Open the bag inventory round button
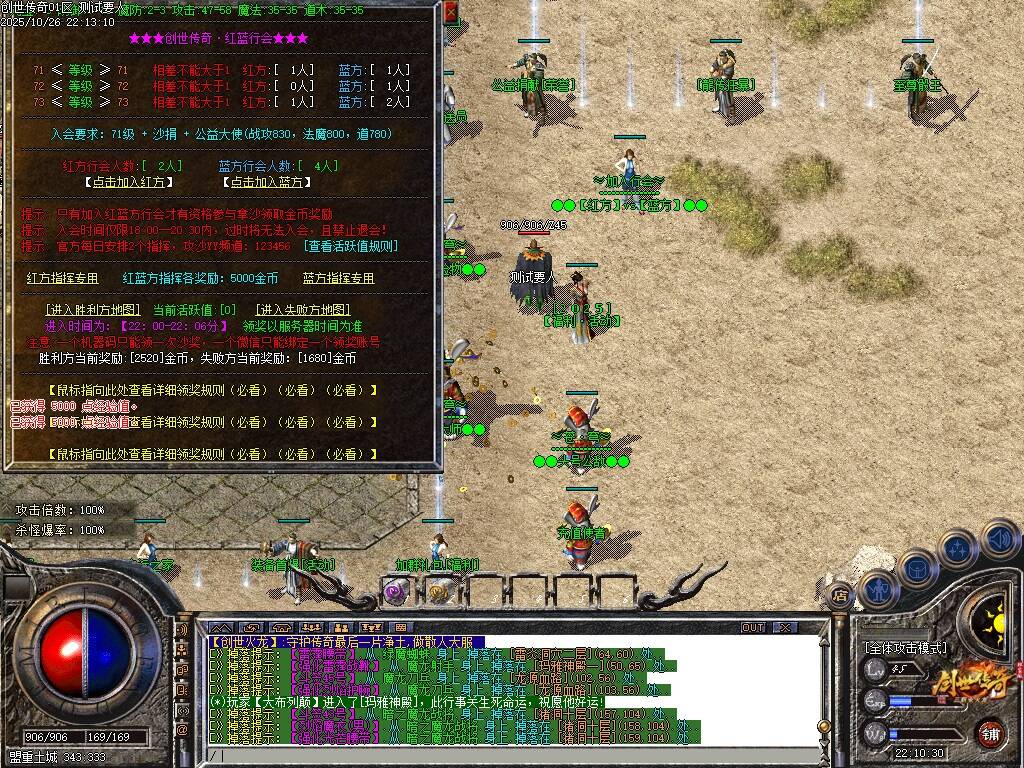This screenshot has height=768, width=1024. [x=918, y=568]
